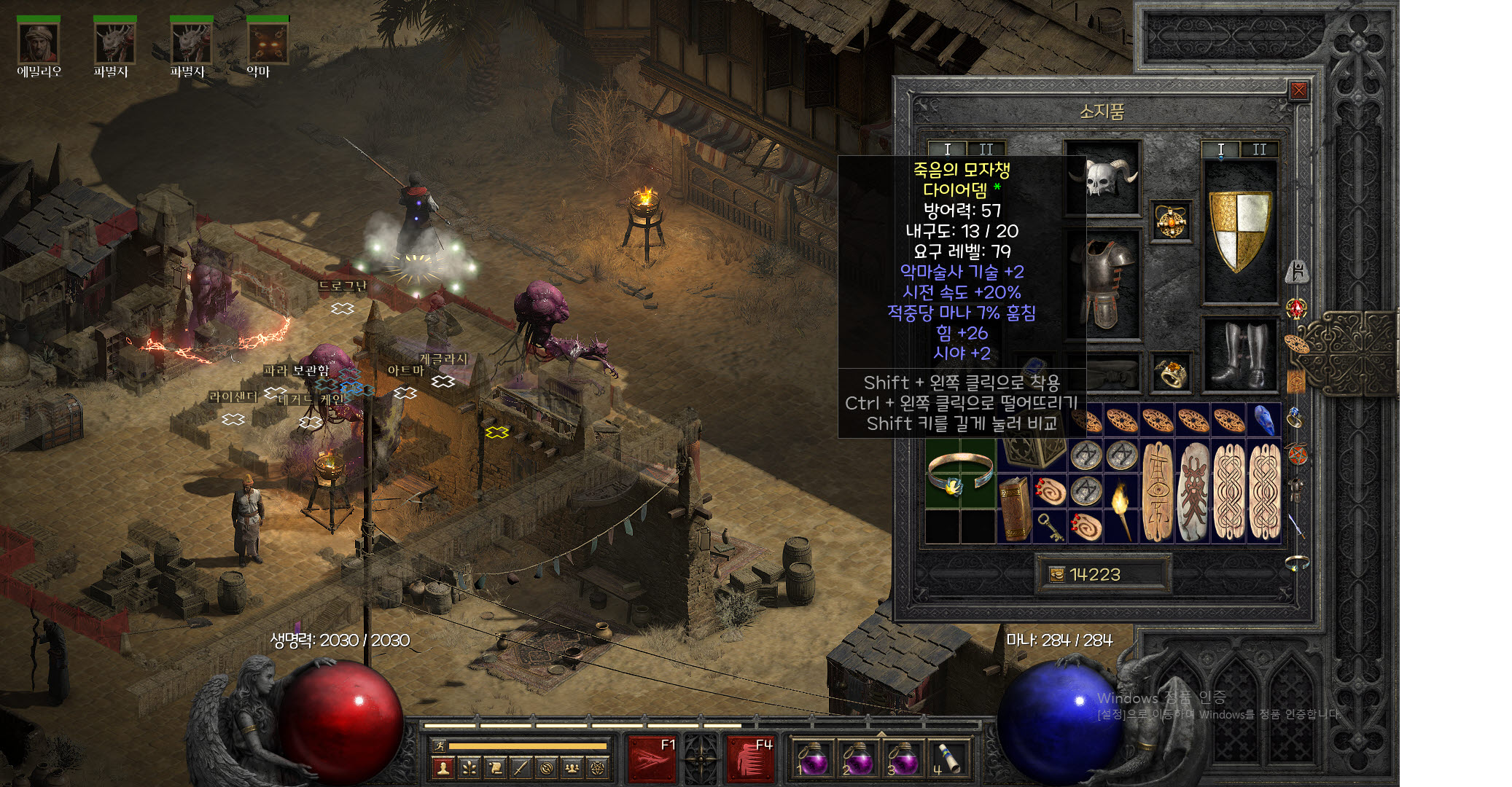Pick the diadem circlet in the inventory grid
Viewport: 1512px width, 787px height.
pos(960,474)
